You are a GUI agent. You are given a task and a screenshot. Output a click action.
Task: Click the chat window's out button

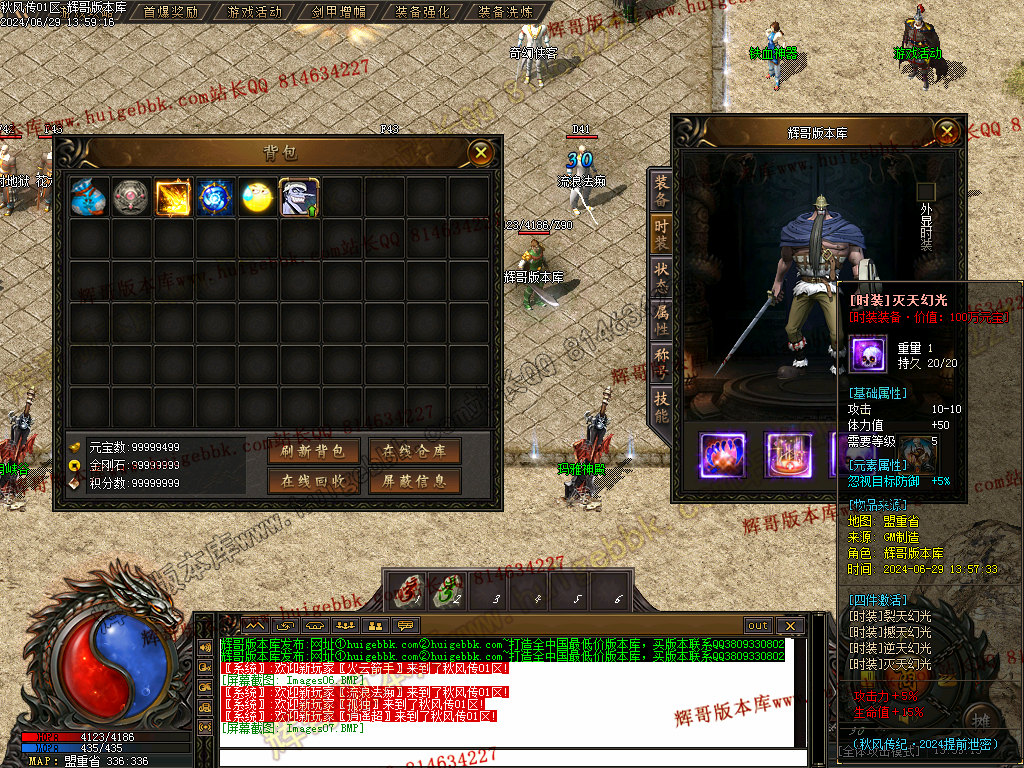point(757,626)
